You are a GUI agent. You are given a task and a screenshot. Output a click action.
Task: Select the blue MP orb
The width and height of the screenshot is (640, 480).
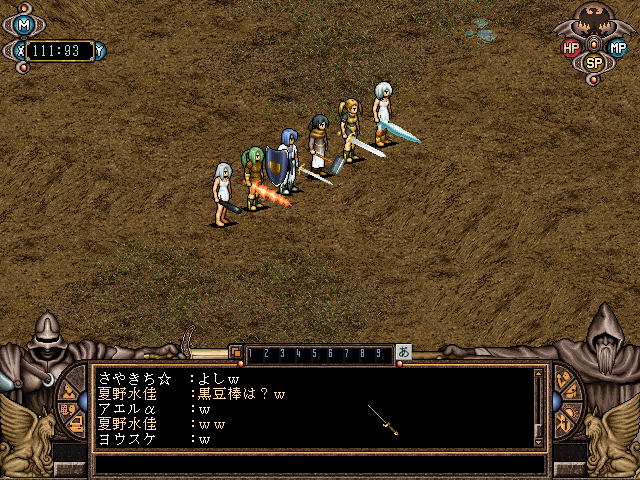[x=617, y=47]
